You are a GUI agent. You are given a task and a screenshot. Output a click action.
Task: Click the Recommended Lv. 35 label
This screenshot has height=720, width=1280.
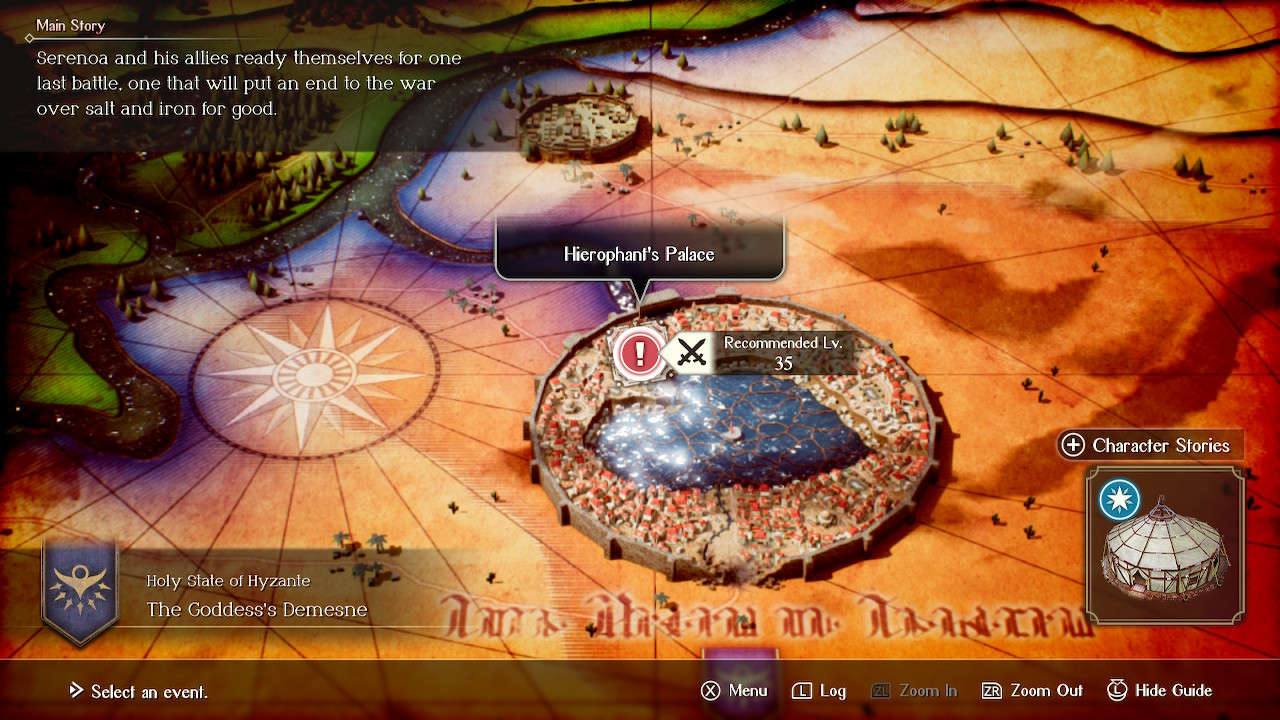[x=783, y=353]
